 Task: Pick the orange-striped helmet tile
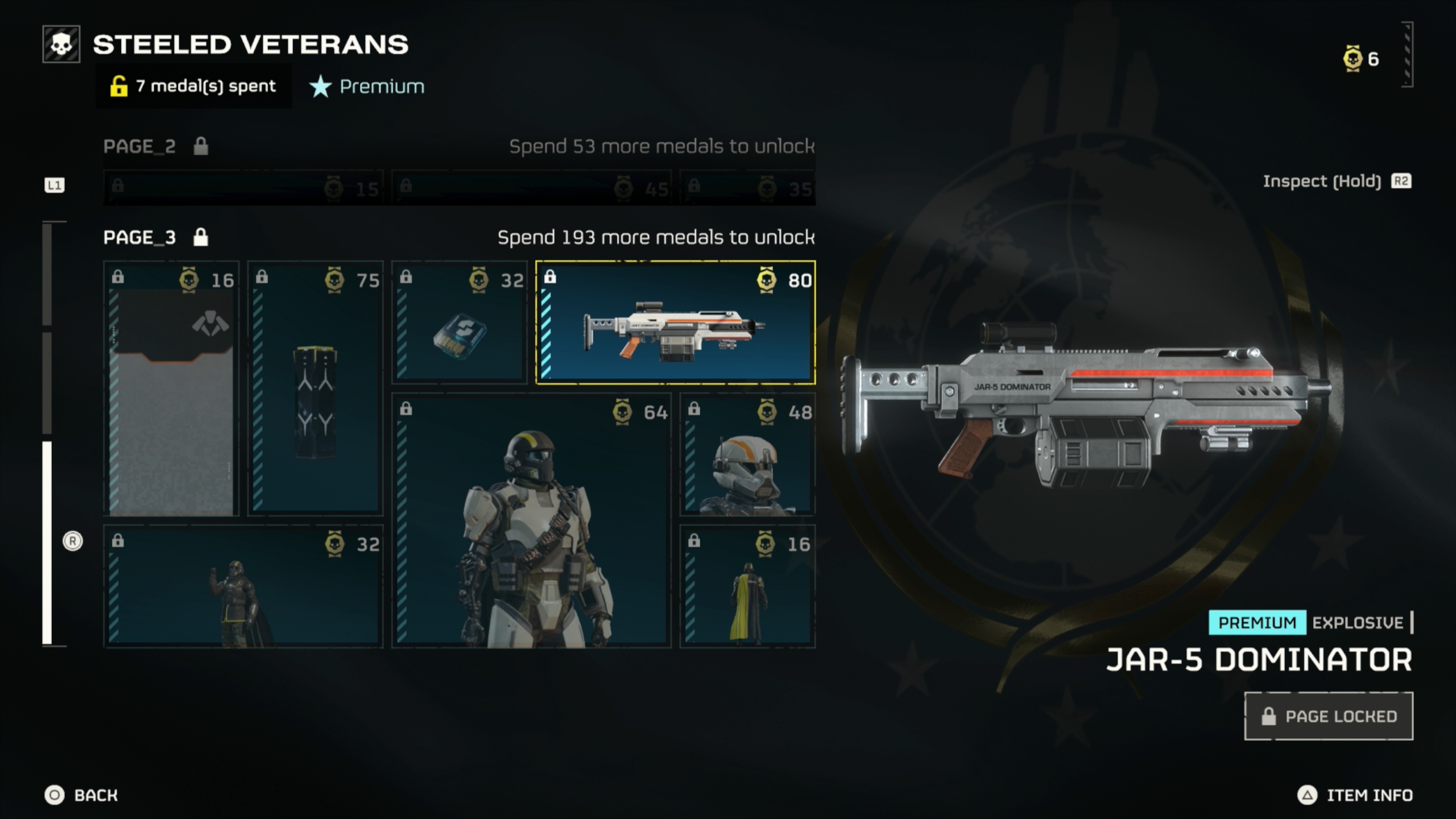(x=747, y=454)
